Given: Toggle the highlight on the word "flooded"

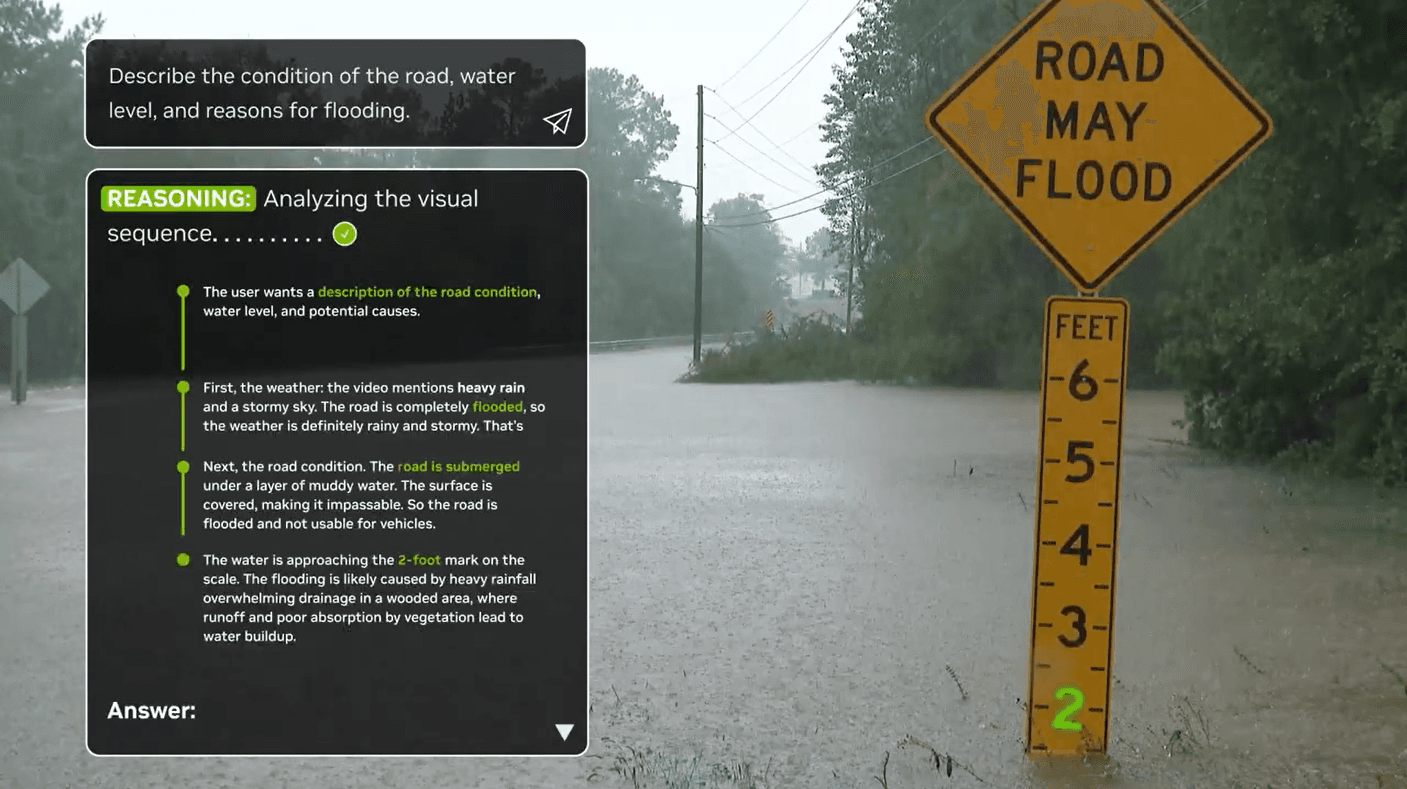Looking at the screenshot, I should coord(497,406).
